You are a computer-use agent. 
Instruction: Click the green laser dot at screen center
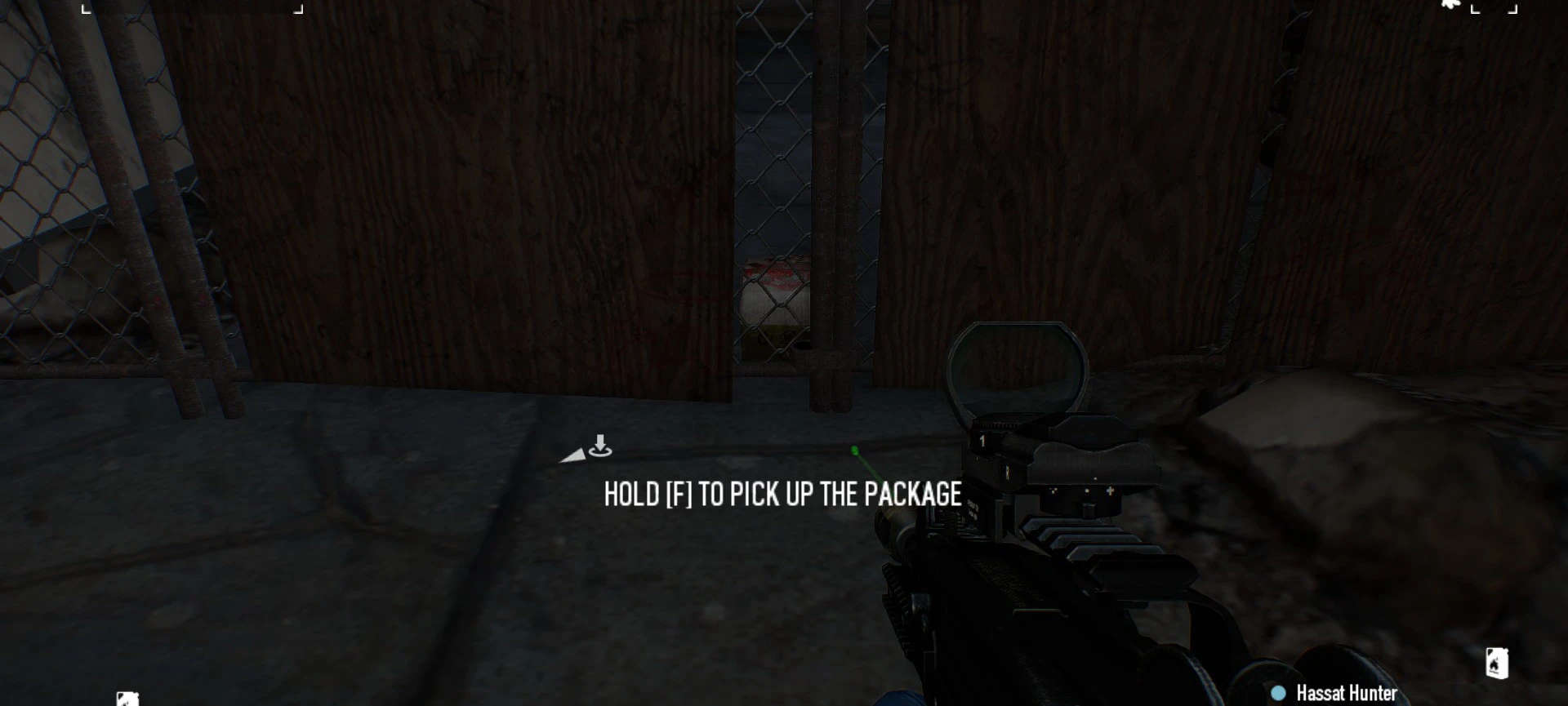pos(854,451)
